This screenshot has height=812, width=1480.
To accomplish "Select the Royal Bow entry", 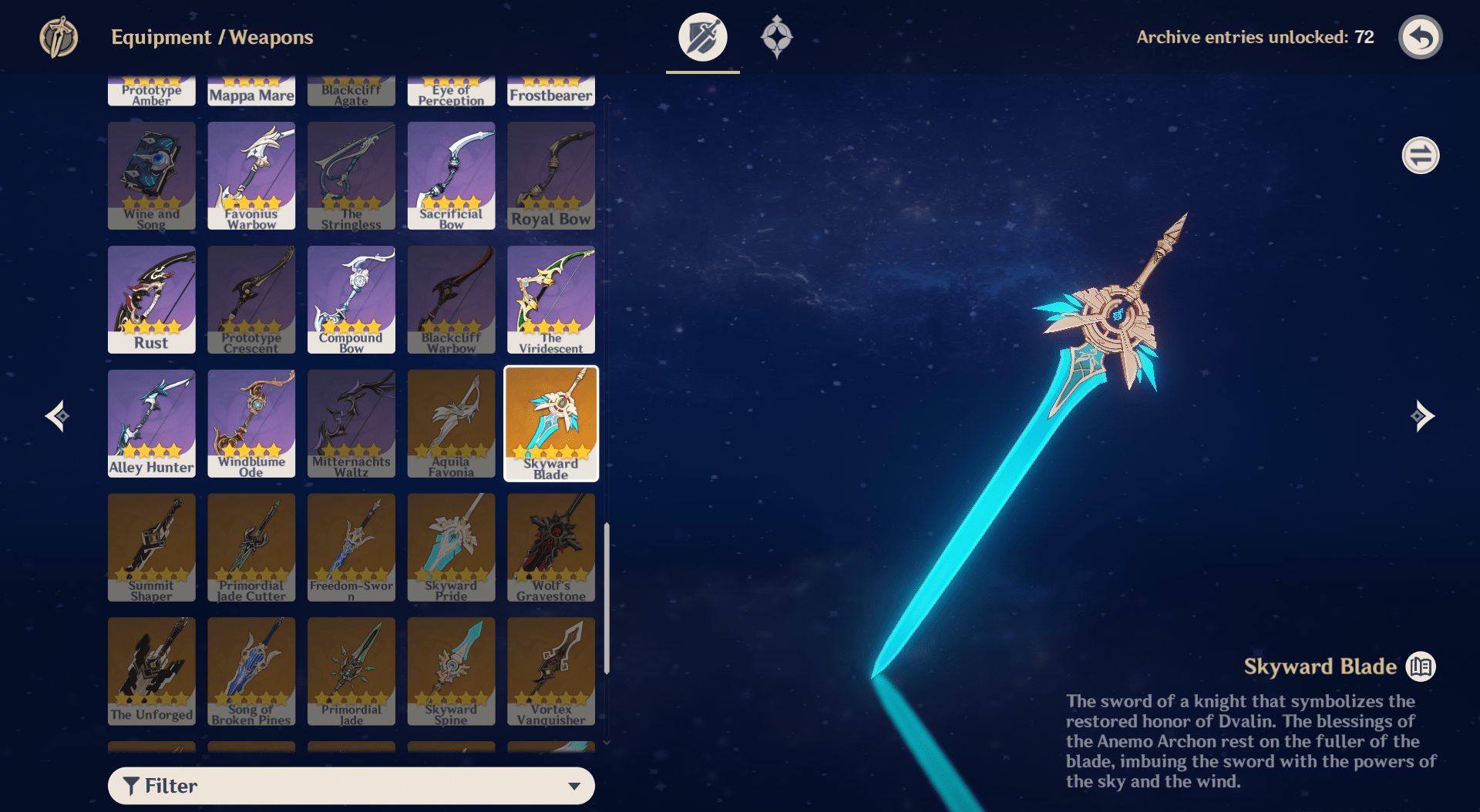I will pyautogui.click(x=550, y=176).
